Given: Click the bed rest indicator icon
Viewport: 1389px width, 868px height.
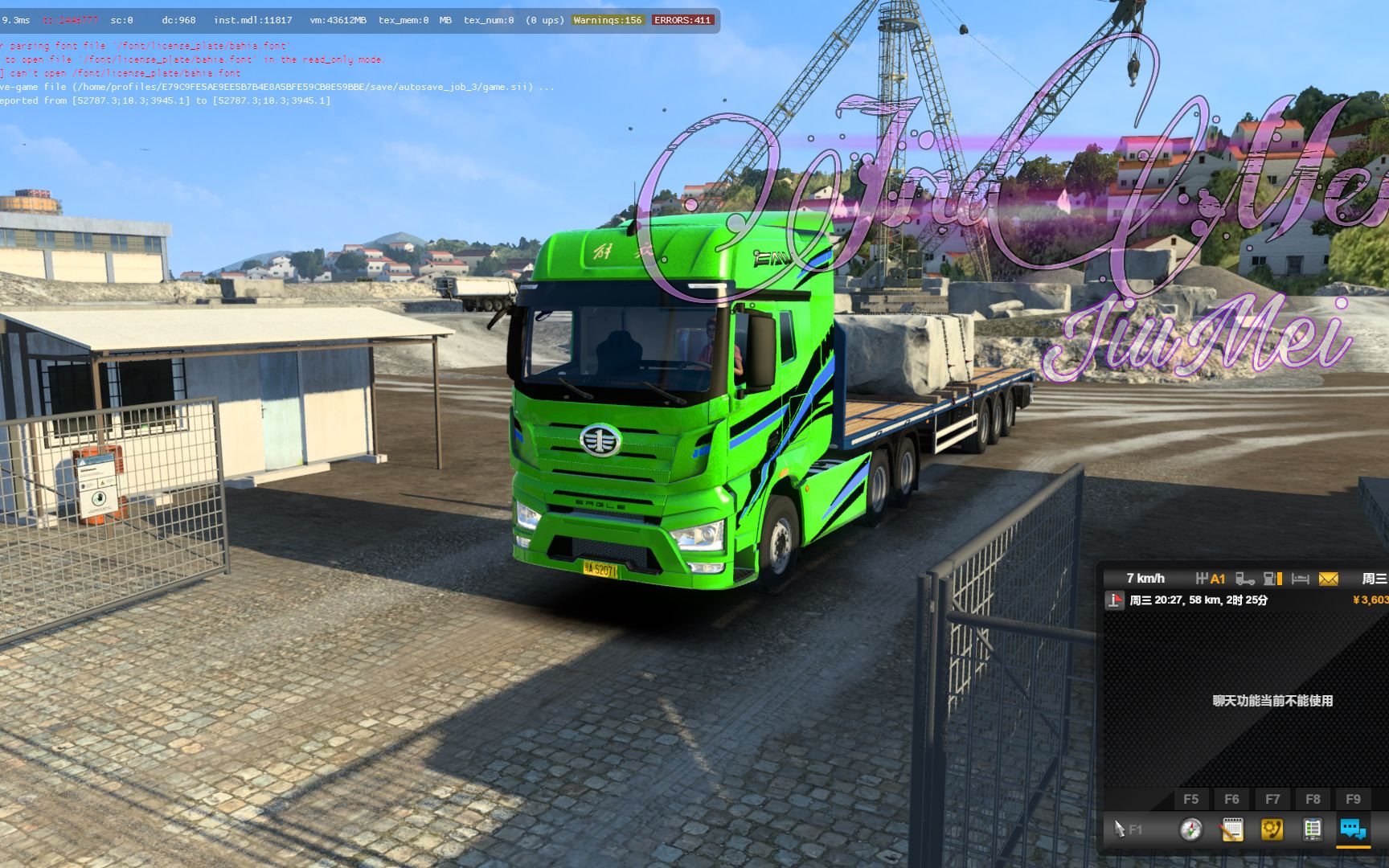Looking at the screenshot, I should coord(1300,579).
